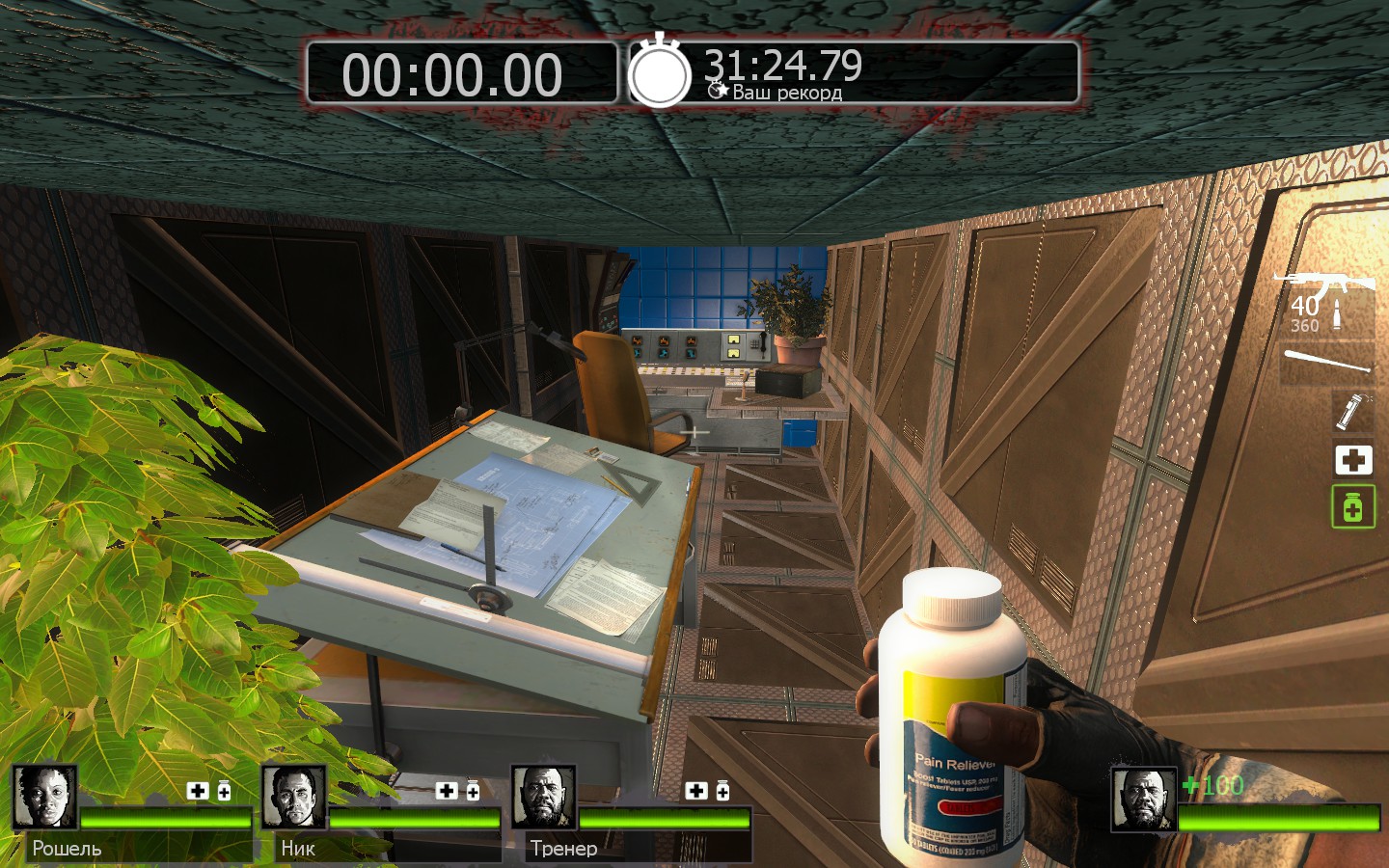Click Nick's teammate portrait

(294, 798)
